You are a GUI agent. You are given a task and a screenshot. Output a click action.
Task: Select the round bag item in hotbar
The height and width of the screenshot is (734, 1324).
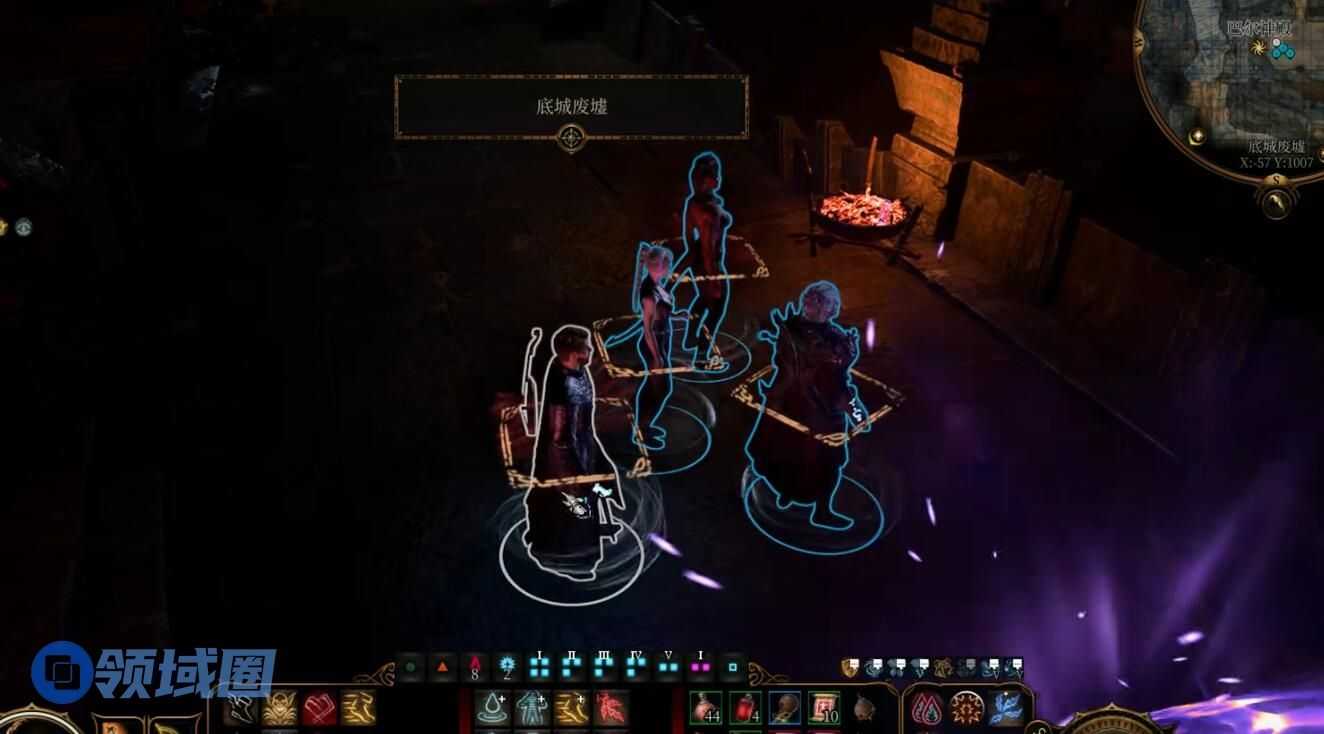tap(863, 708)
